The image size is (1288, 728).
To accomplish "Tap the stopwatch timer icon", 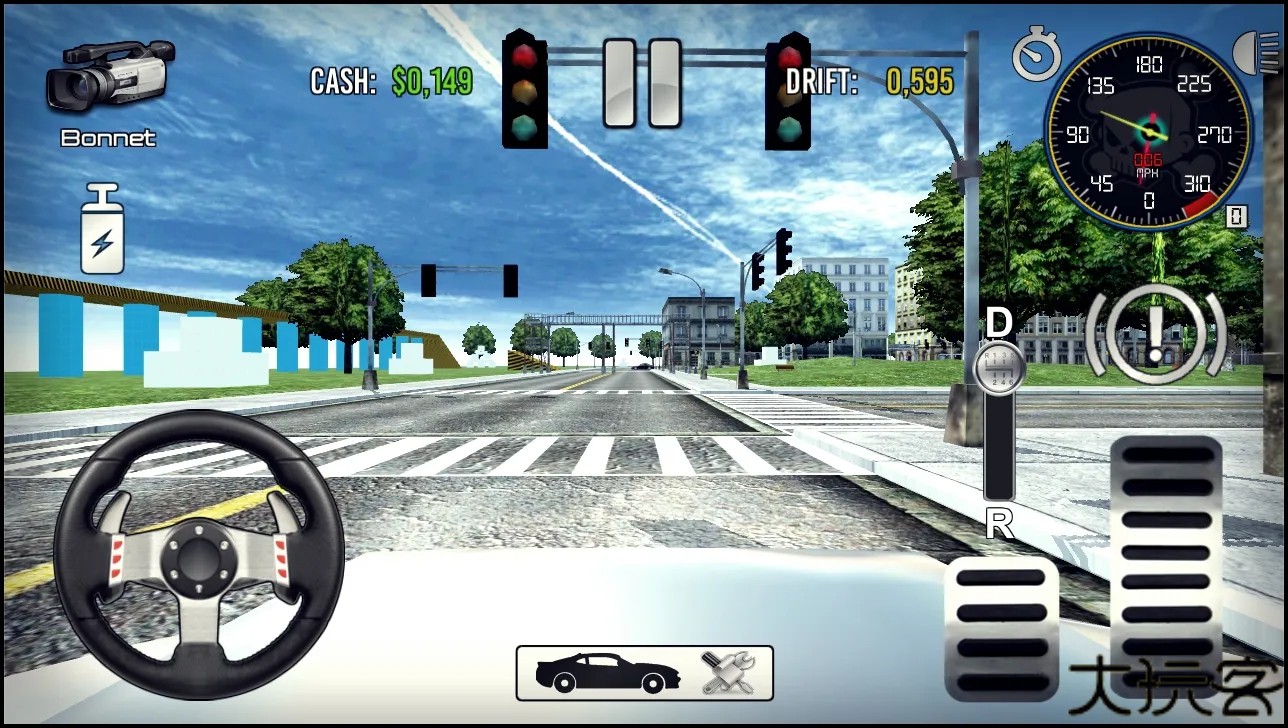I will (x=1035, y=56).
